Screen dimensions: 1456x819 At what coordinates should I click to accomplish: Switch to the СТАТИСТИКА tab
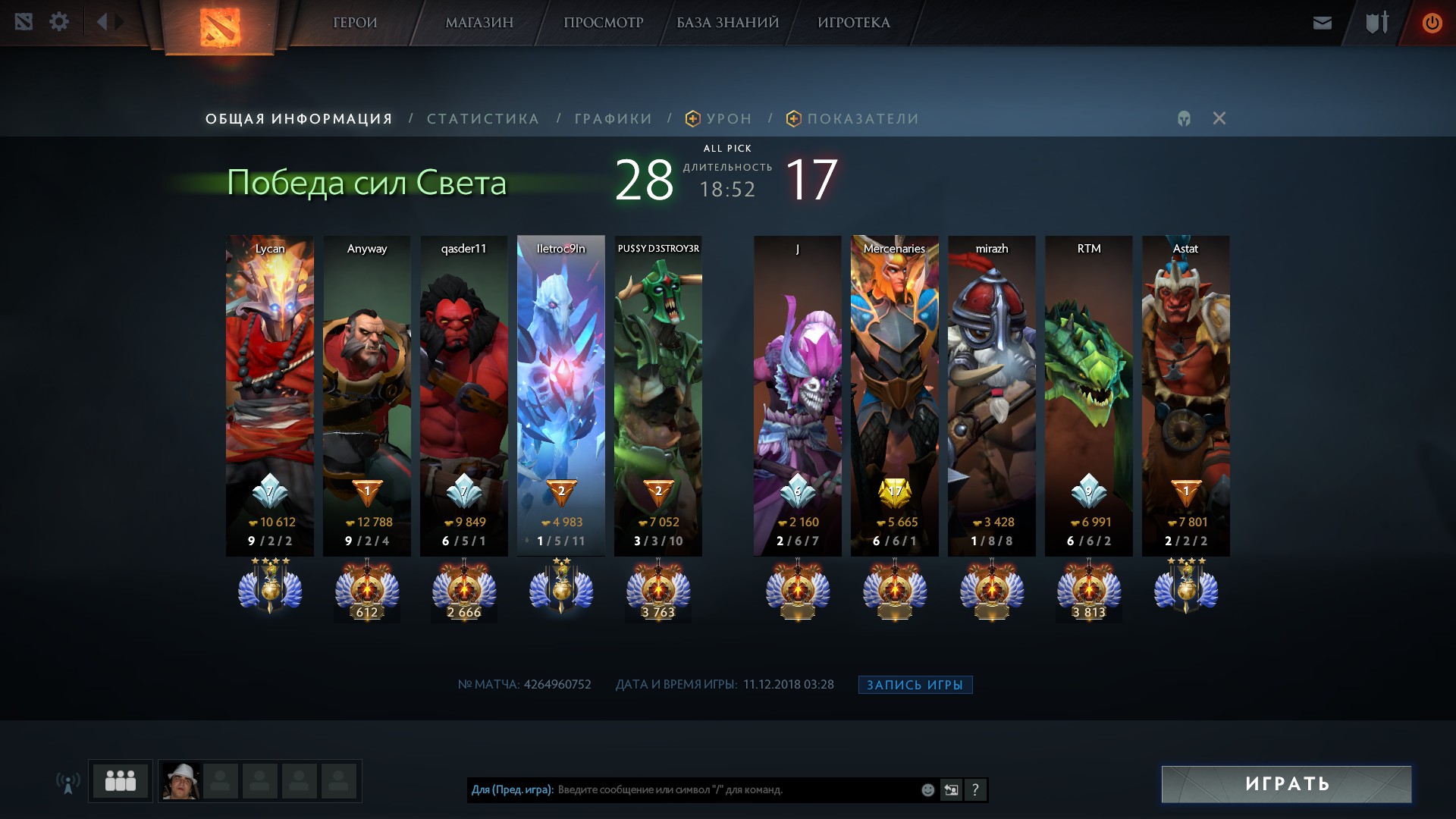[483, 119]
